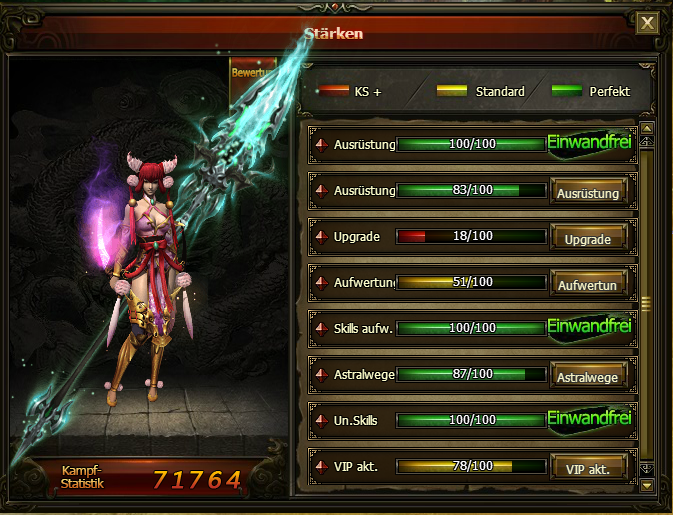The width and height of the screenshot is (673, 515).
Task: Activate the VIP akt. button
Action: (588, 468)
